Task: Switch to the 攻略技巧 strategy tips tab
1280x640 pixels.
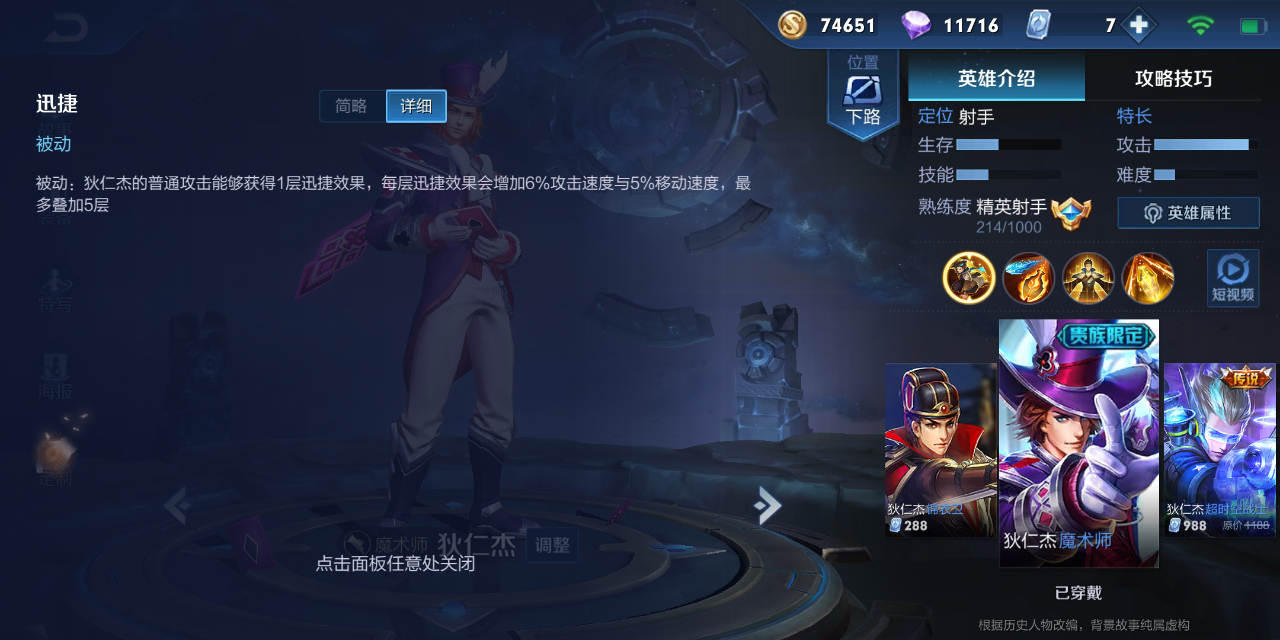Action: 1173,78
